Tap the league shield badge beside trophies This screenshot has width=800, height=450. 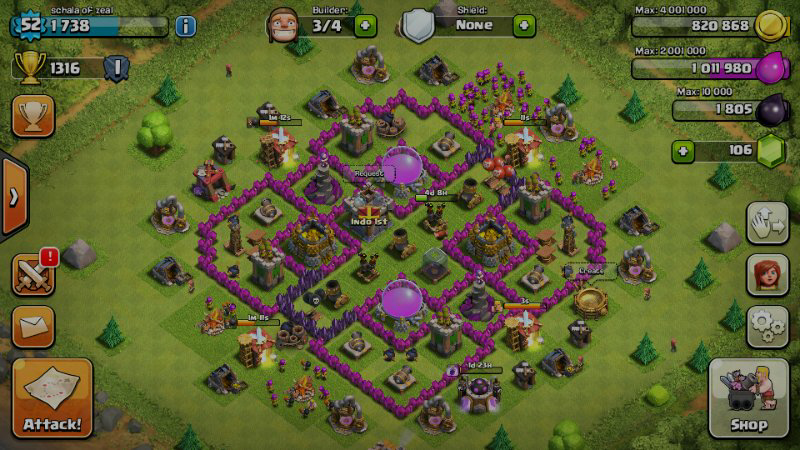[x=116, y=68]
